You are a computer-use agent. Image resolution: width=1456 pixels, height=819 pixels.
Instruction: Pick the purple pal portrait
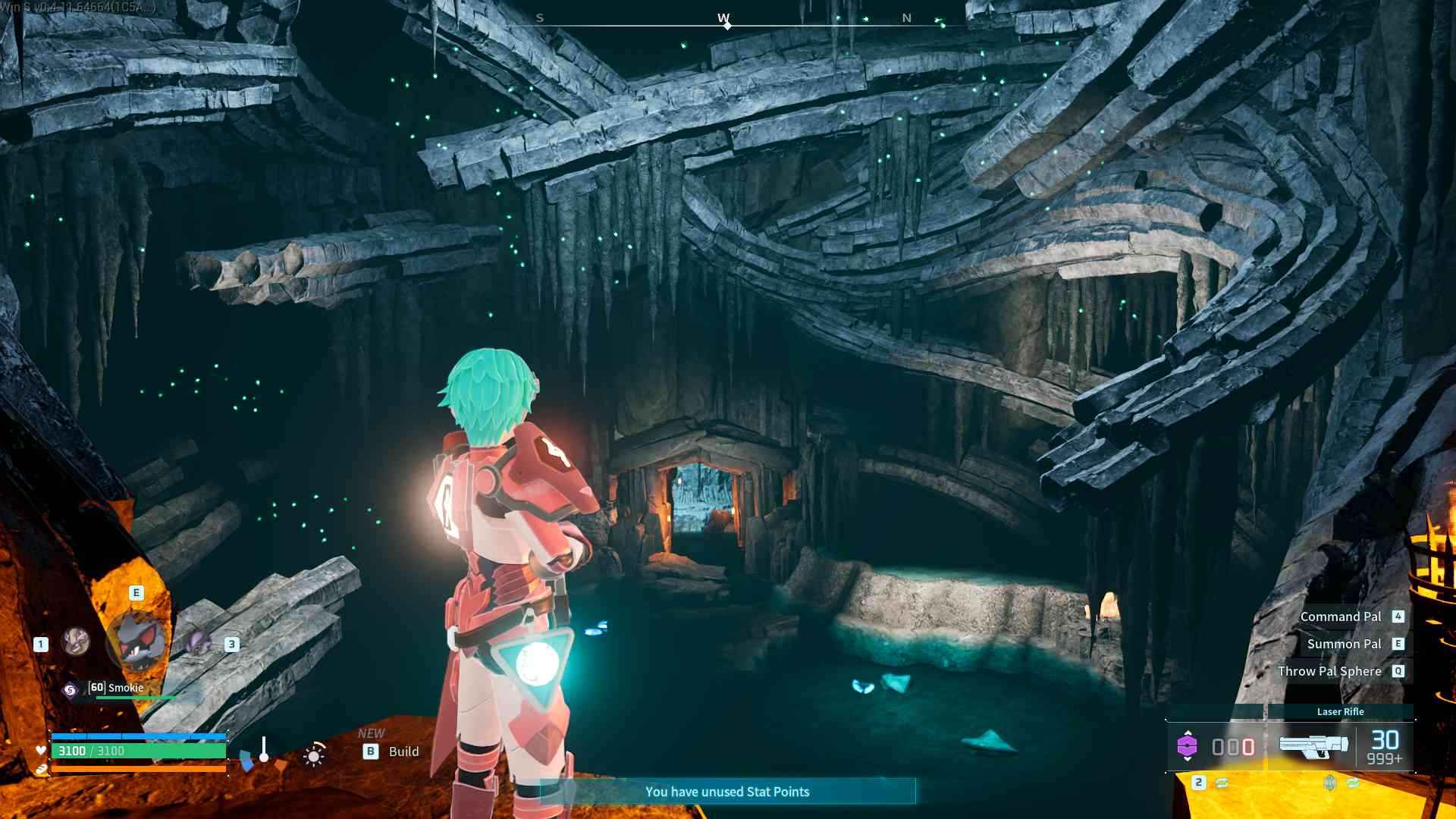(199, 643)
